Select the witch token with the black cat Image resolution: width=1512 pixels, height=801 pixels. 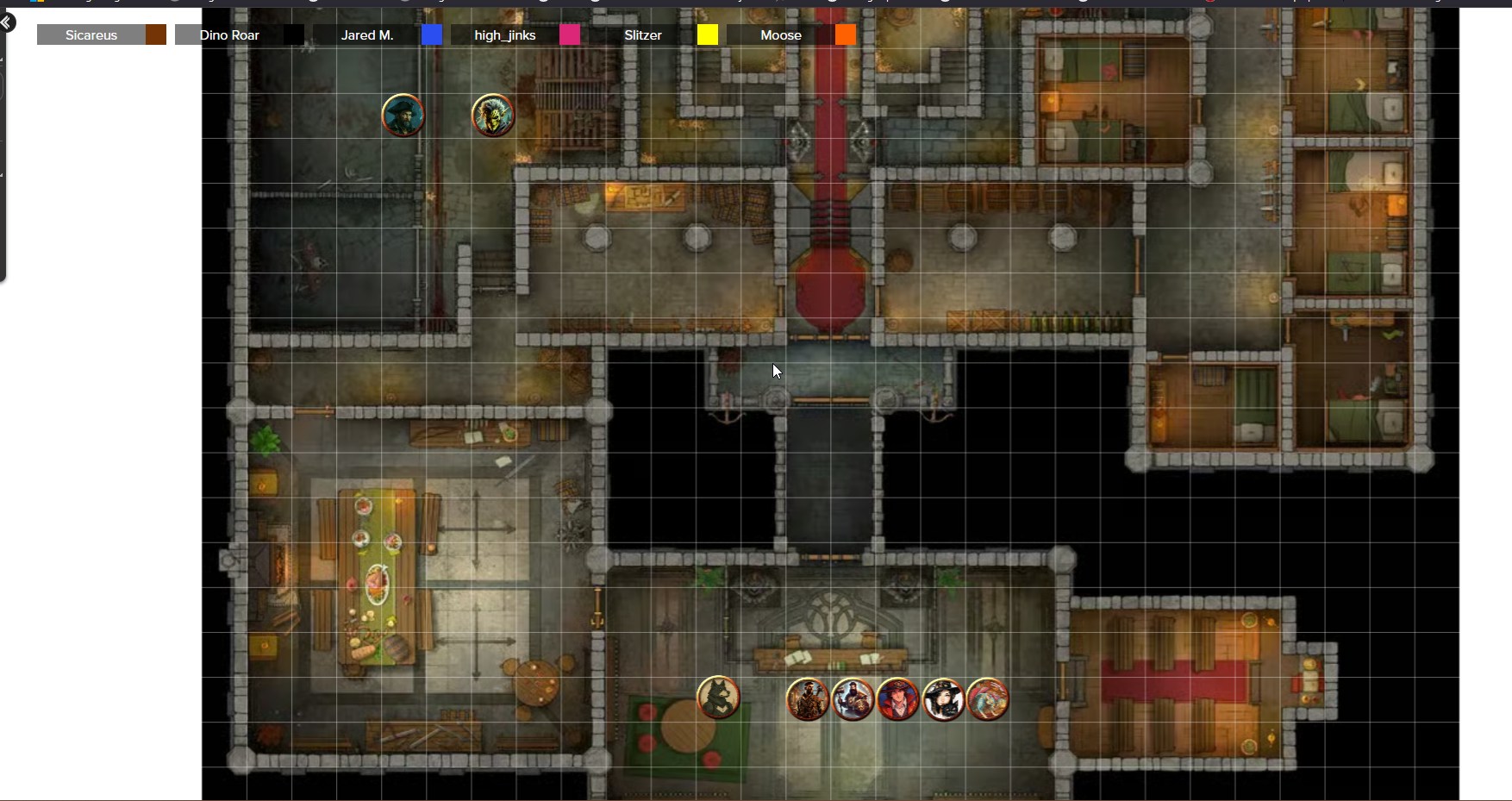[943, 698]
